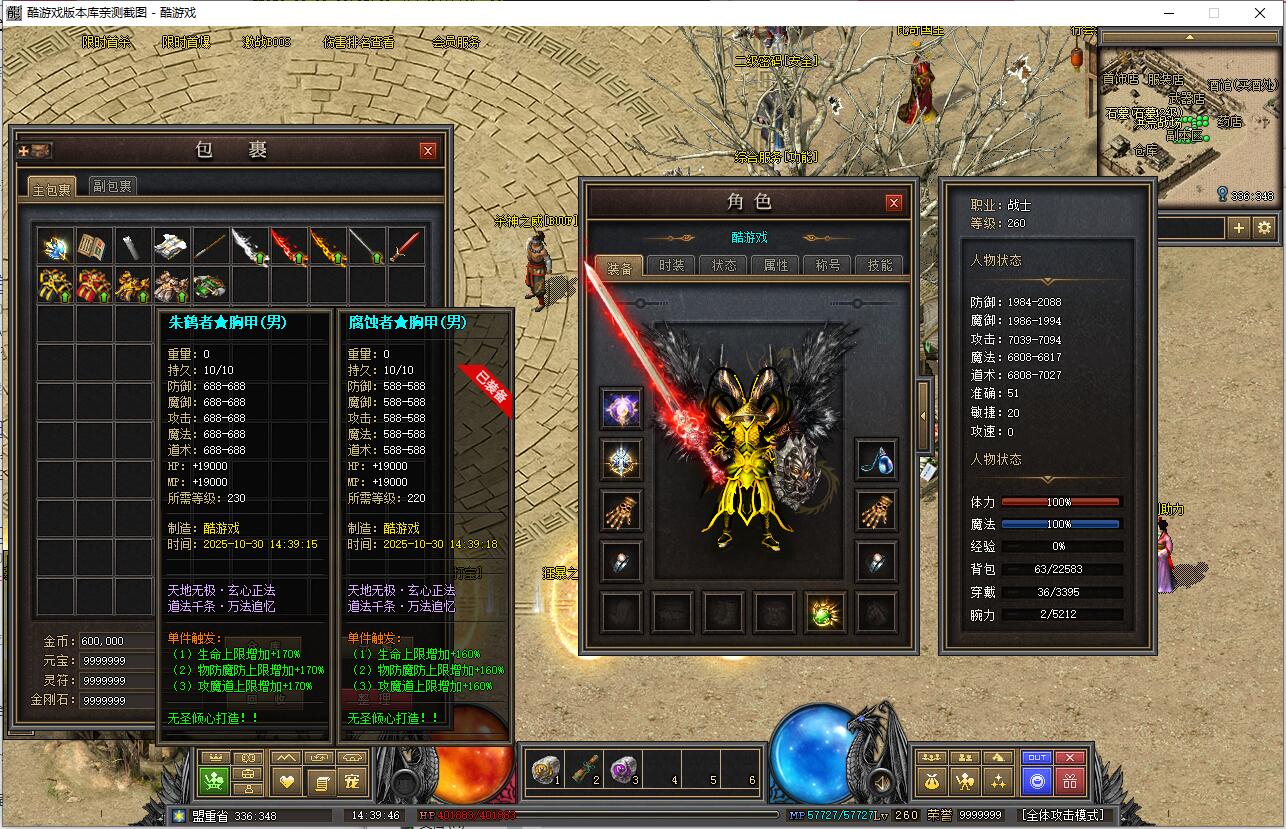The width and height of the screenshot is (1286, 829).
Task: Select the blue potion flask equipment slot
Action: tap(877, 459)
